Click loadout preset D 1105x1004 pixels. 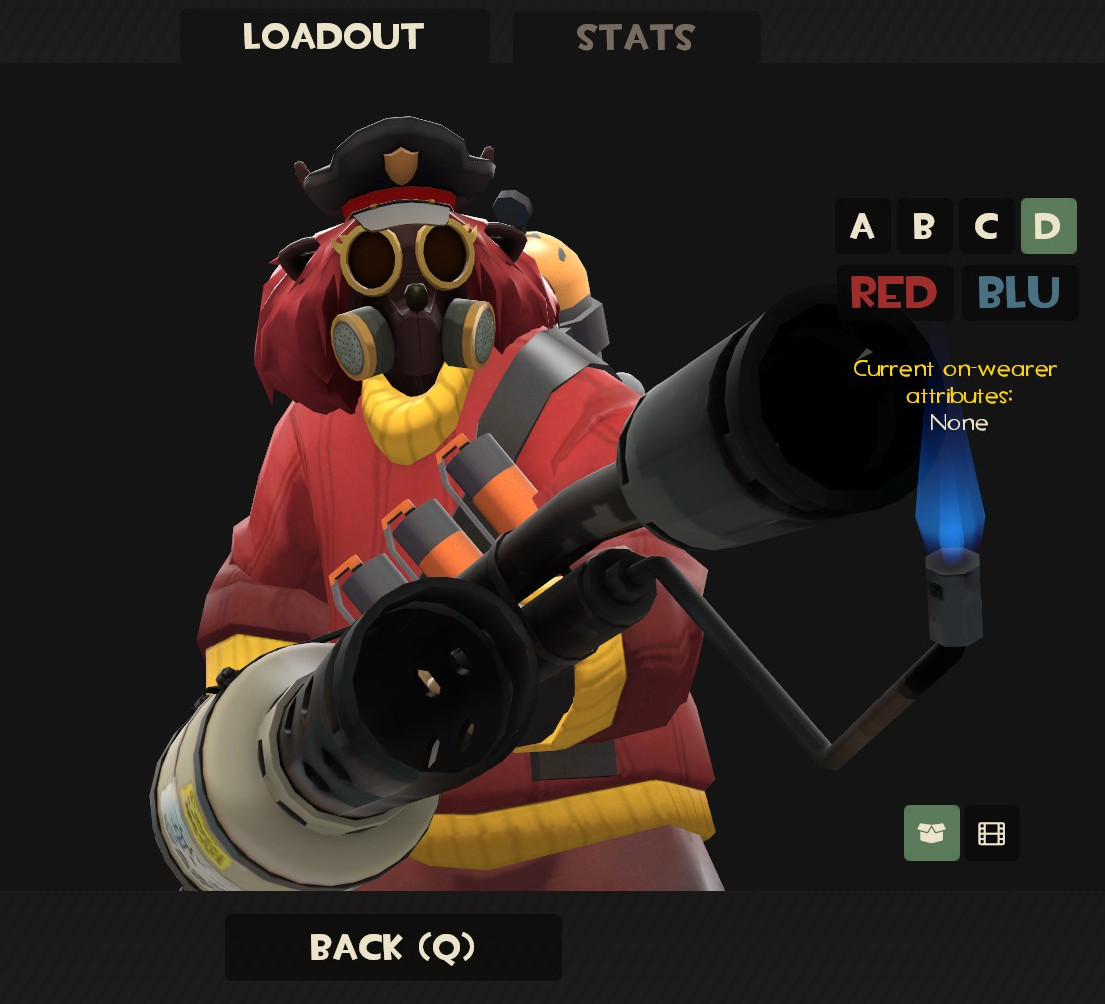tap(1048, 226)
